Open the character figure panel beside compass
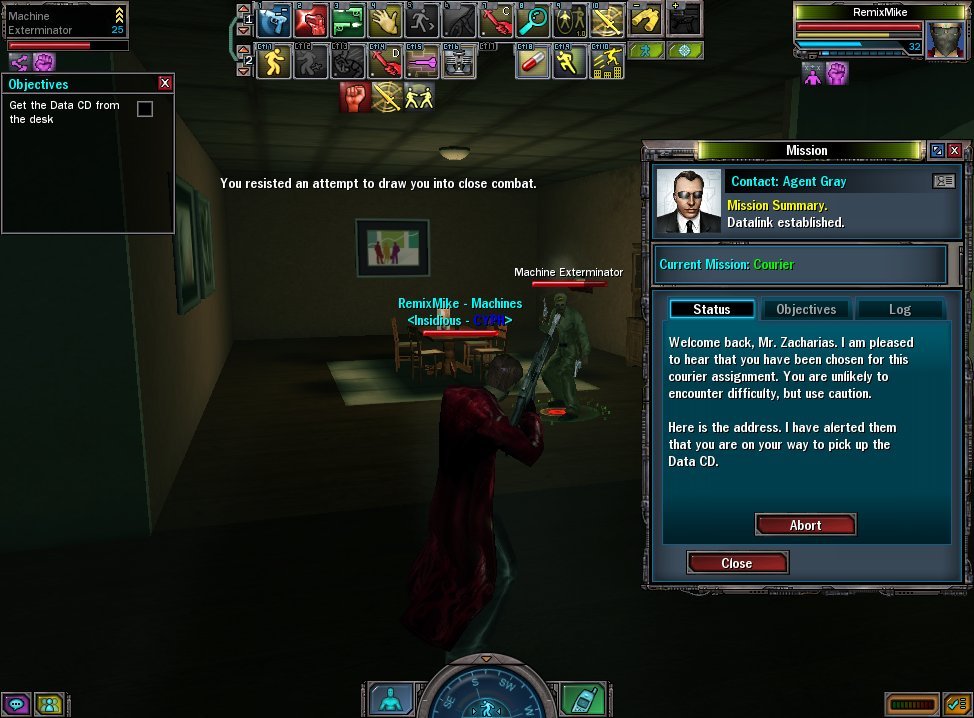 click(390, 699)
